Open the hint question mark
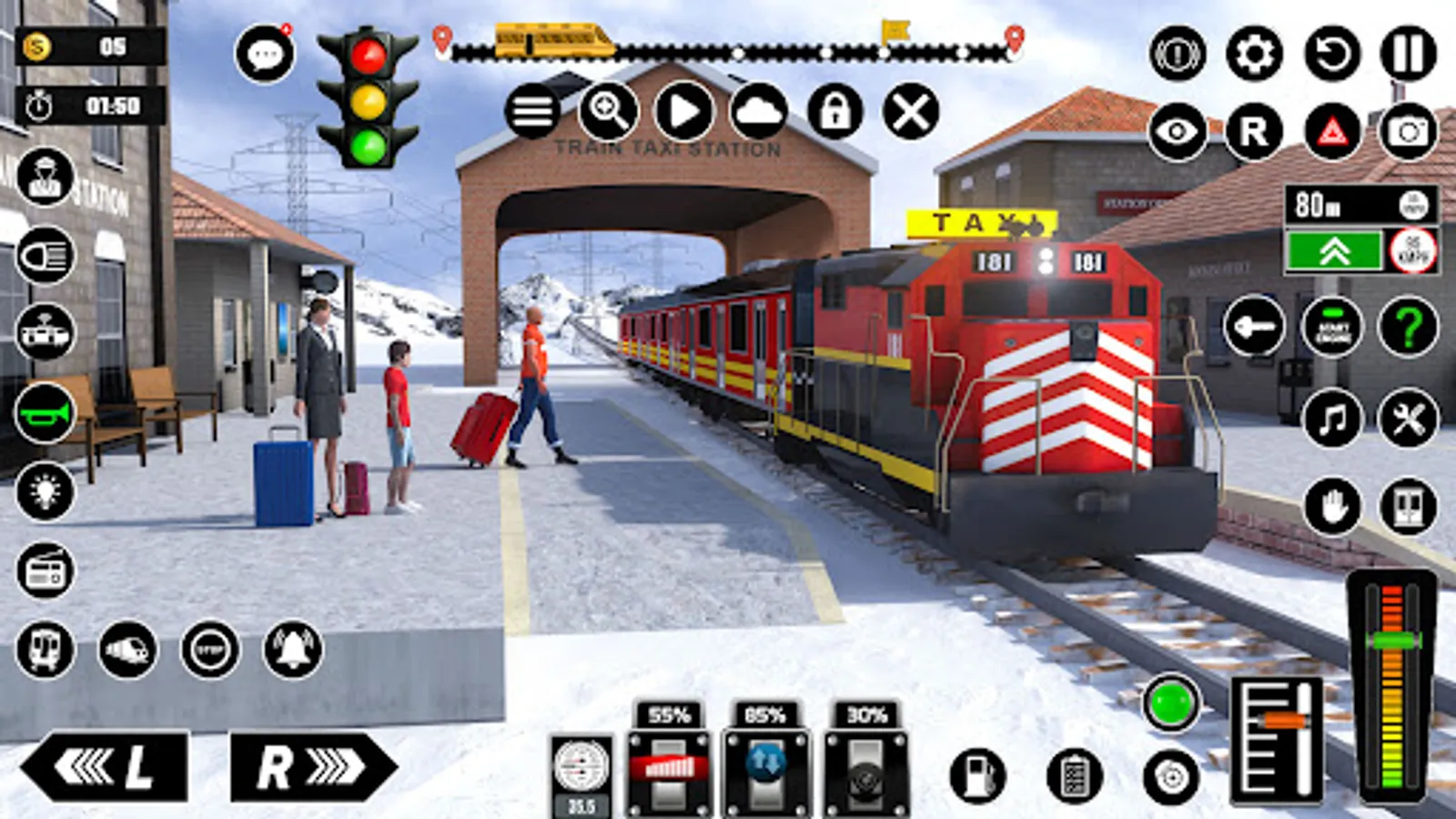Image resolution: width=1456 pixels, height=819 pixels. [1407, 328]
